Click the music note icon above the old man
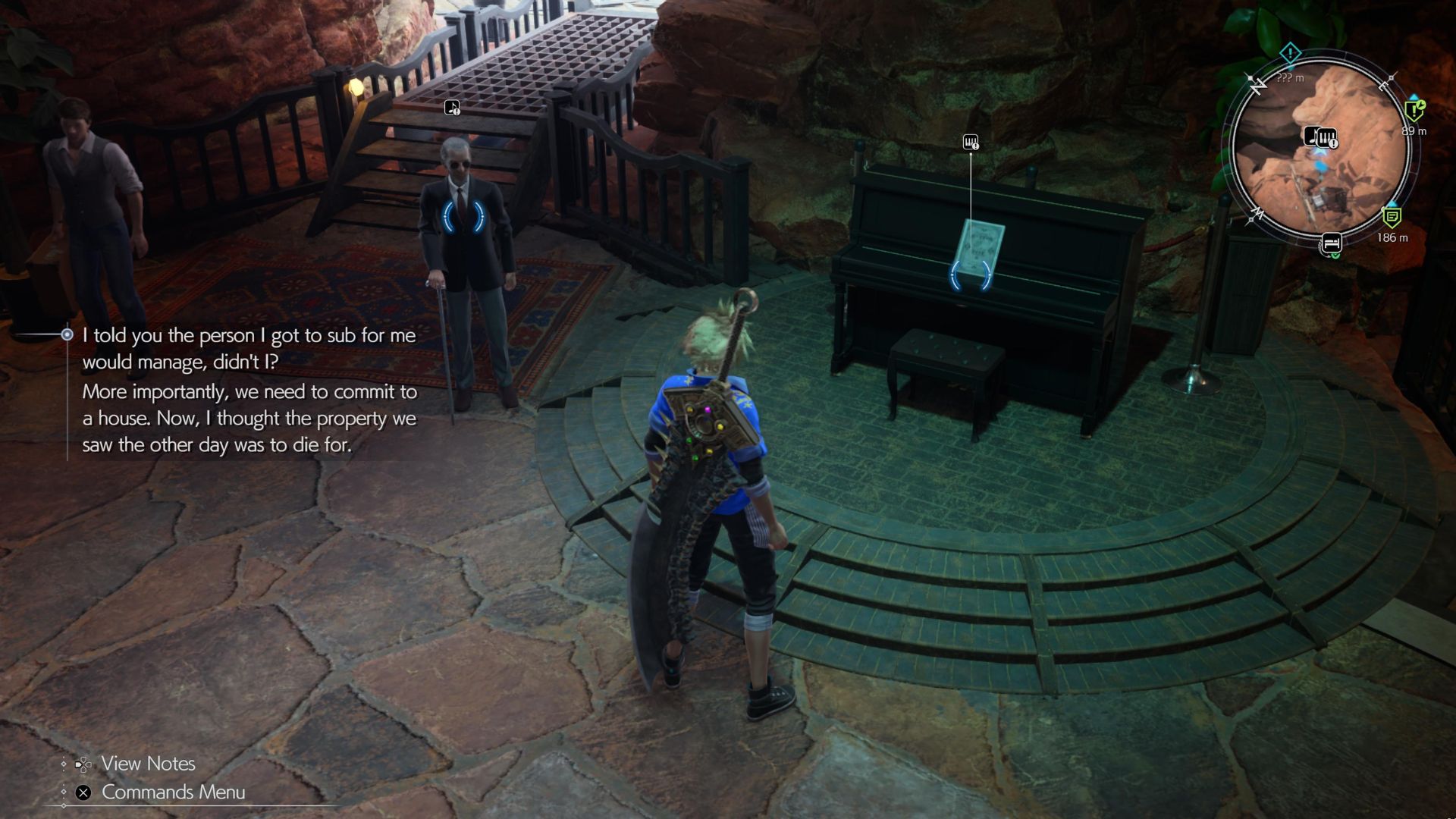 pos(452,108)
